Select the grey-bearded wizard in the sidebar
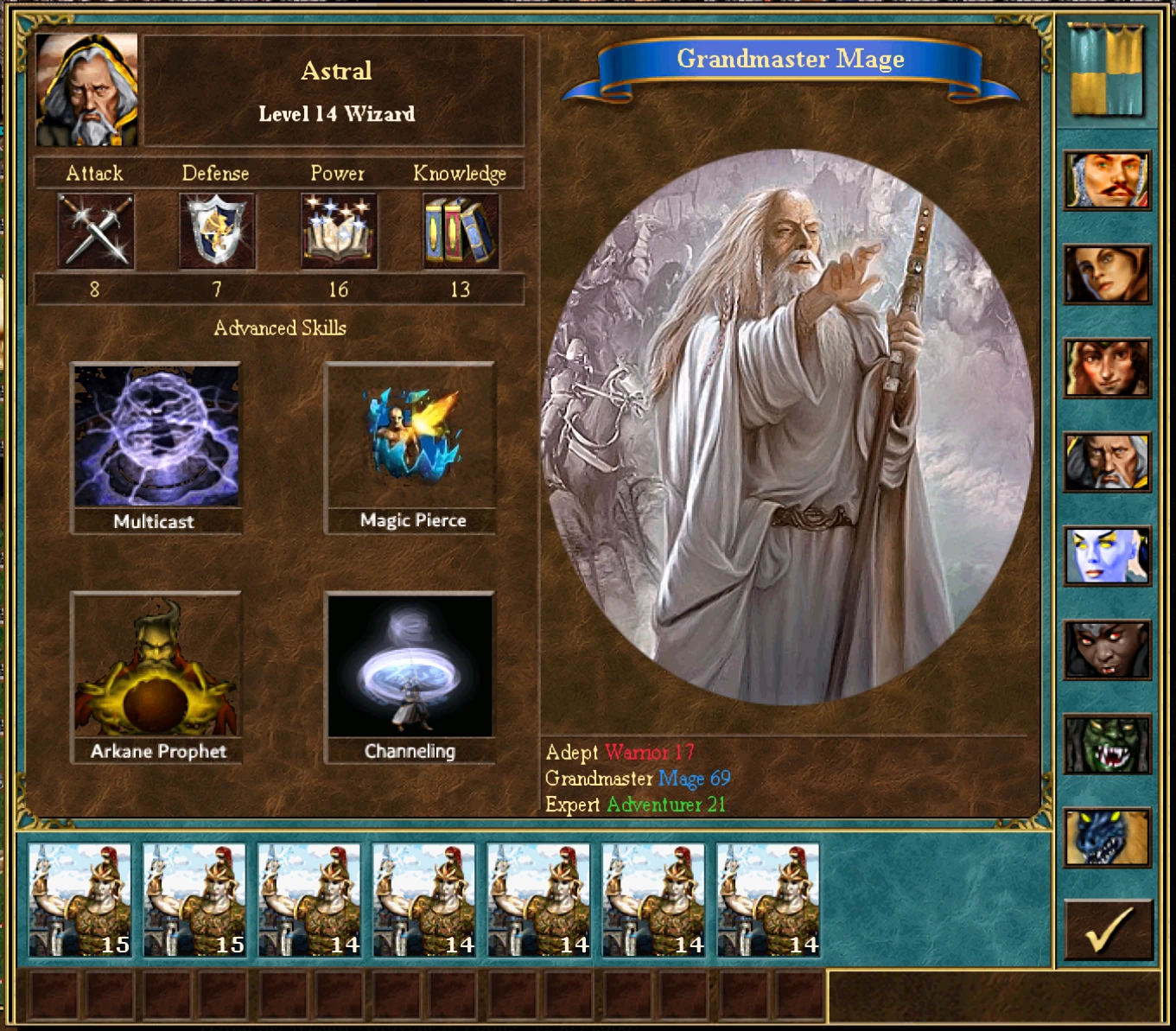 pos(1107,462)
